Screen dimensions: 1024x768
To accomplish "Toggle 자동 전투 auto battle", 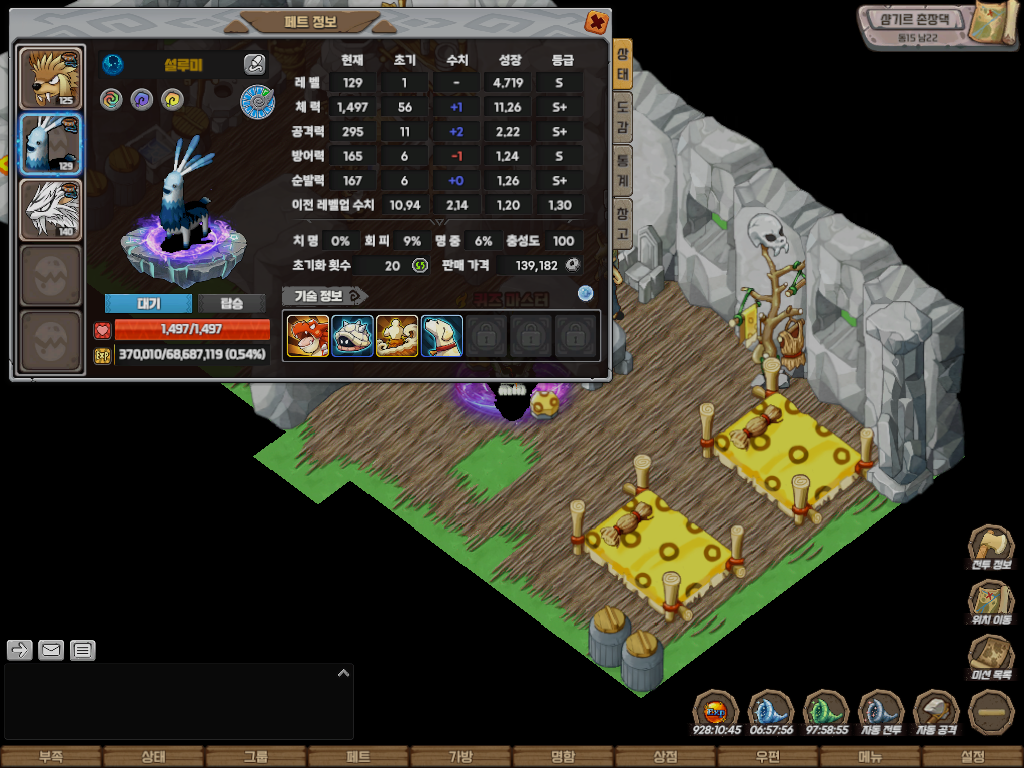I will point(881,713).
